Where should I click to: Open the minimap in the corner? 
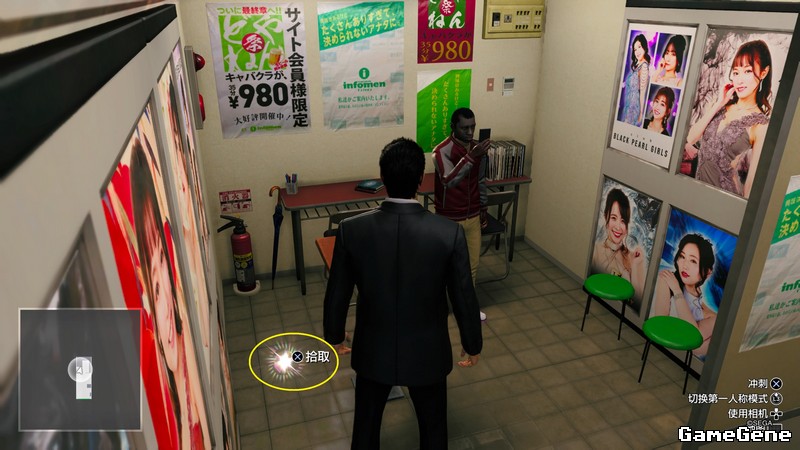80,369
